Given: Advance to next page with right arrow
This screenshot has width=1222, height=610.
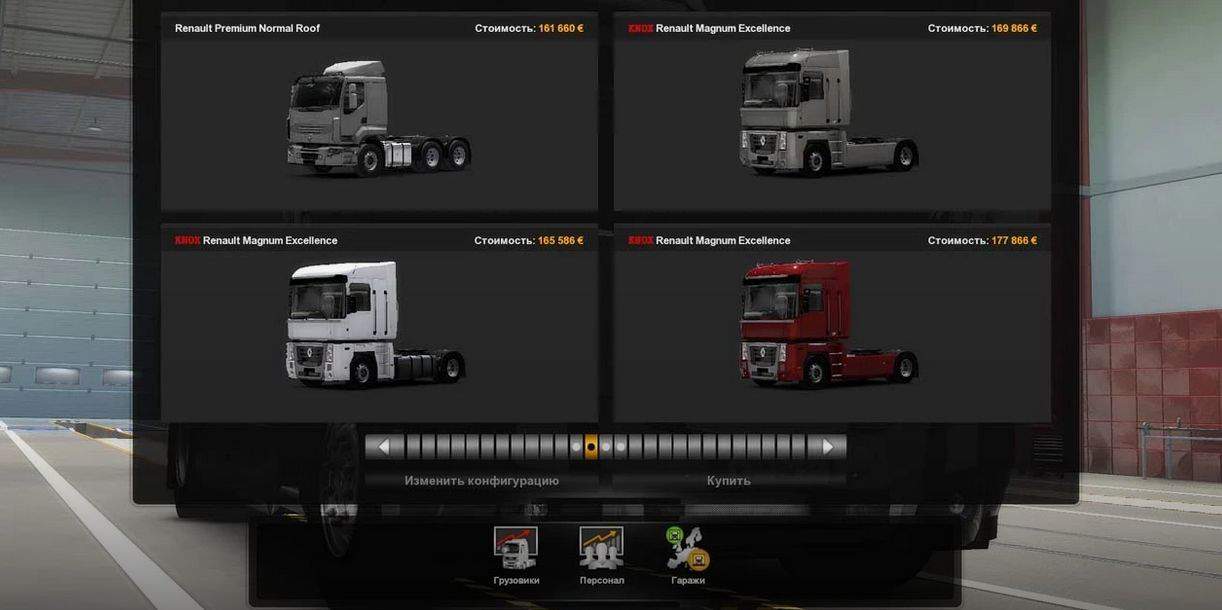Looking at the screenshot, I should tap(827, 447).
